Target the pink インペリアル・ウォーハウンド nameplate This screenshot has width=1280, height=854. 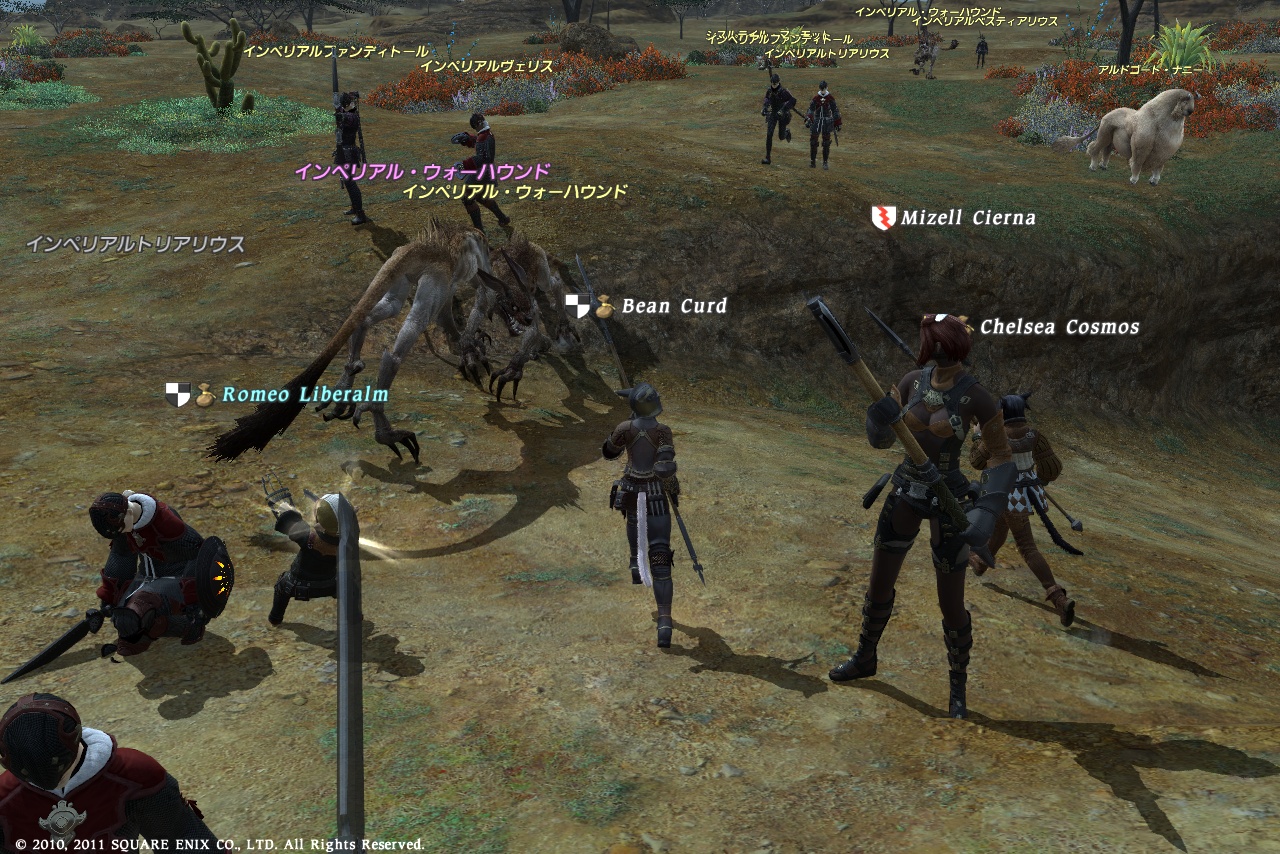pyautogui.click(x=422, y=172)
